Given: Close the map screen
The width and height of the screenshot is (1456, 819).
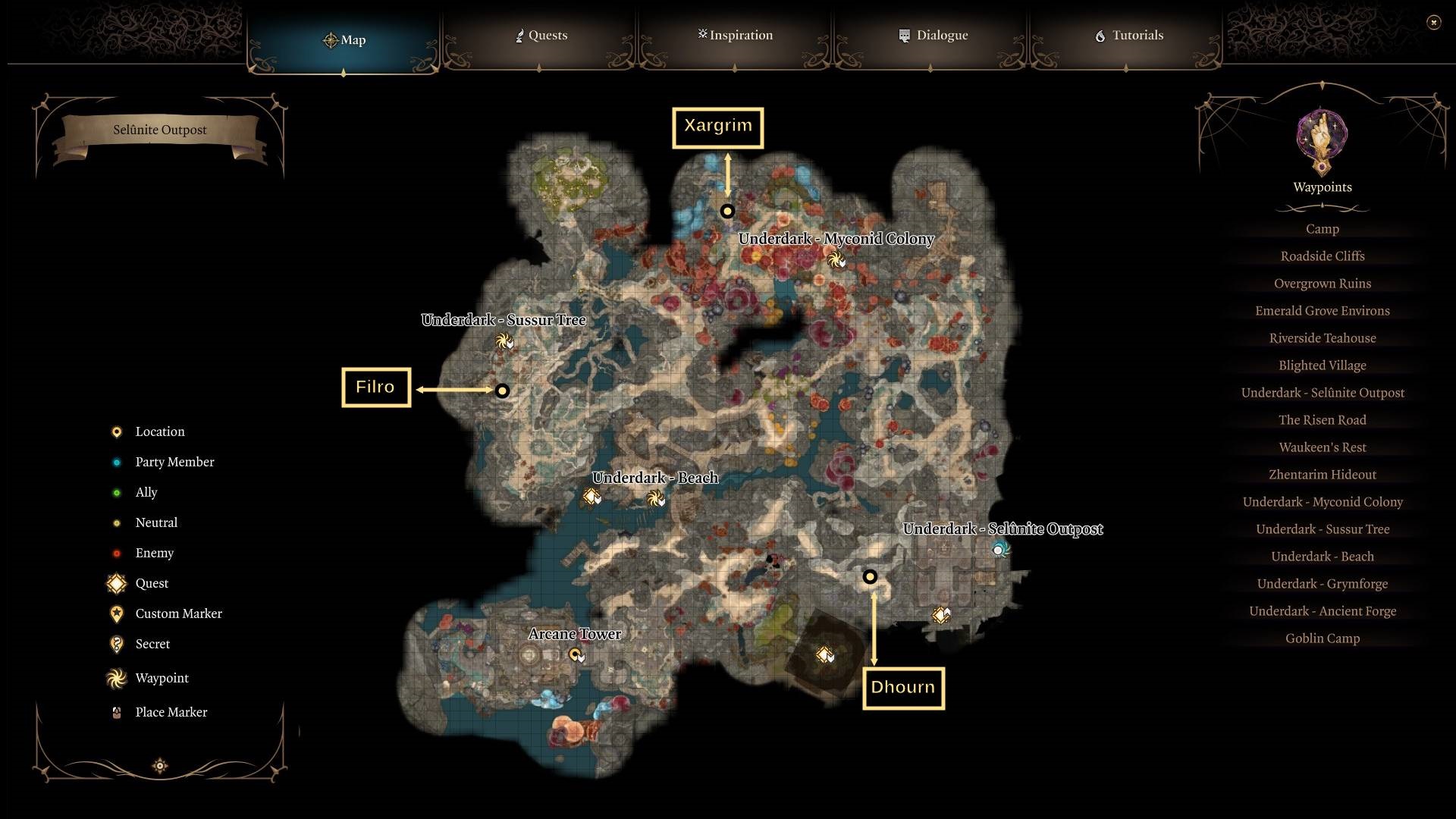Looking at the screenshot, I should 1433,23.
